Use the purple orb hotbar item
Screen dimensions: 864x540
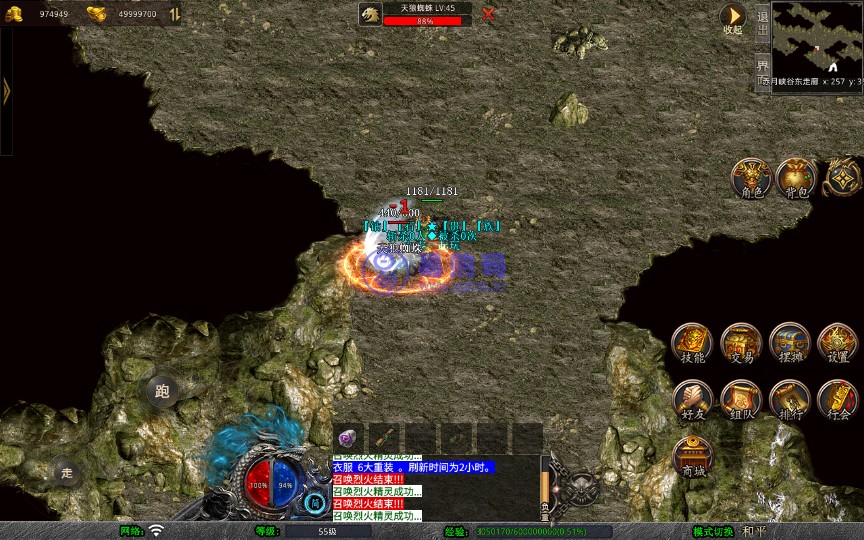(348, 438)
